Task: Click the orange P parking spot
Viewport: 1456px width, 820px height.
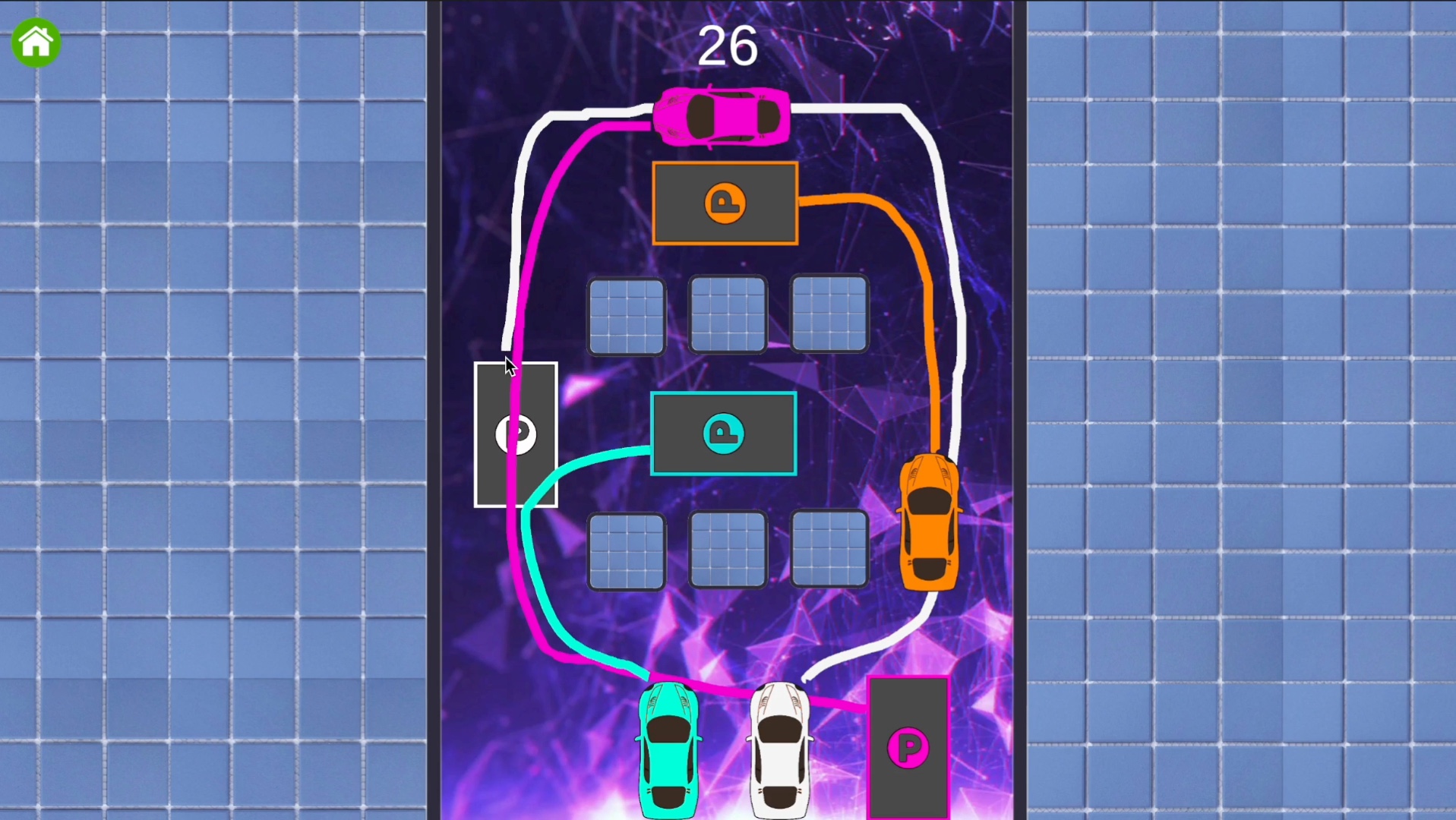Action: pyautogui.click(x=725, y=203)
